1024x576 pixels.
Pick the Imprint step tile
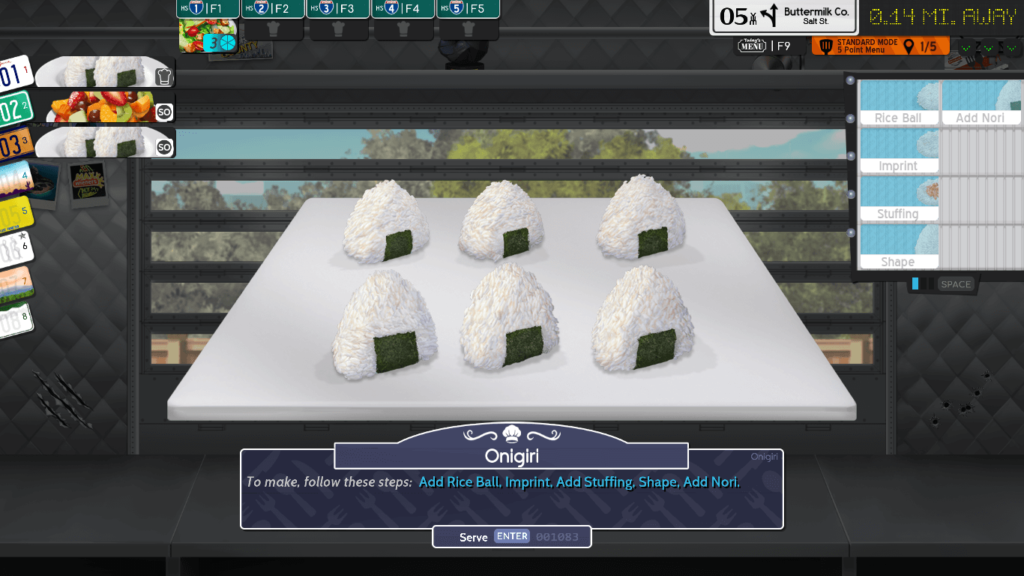pos(898,152)
